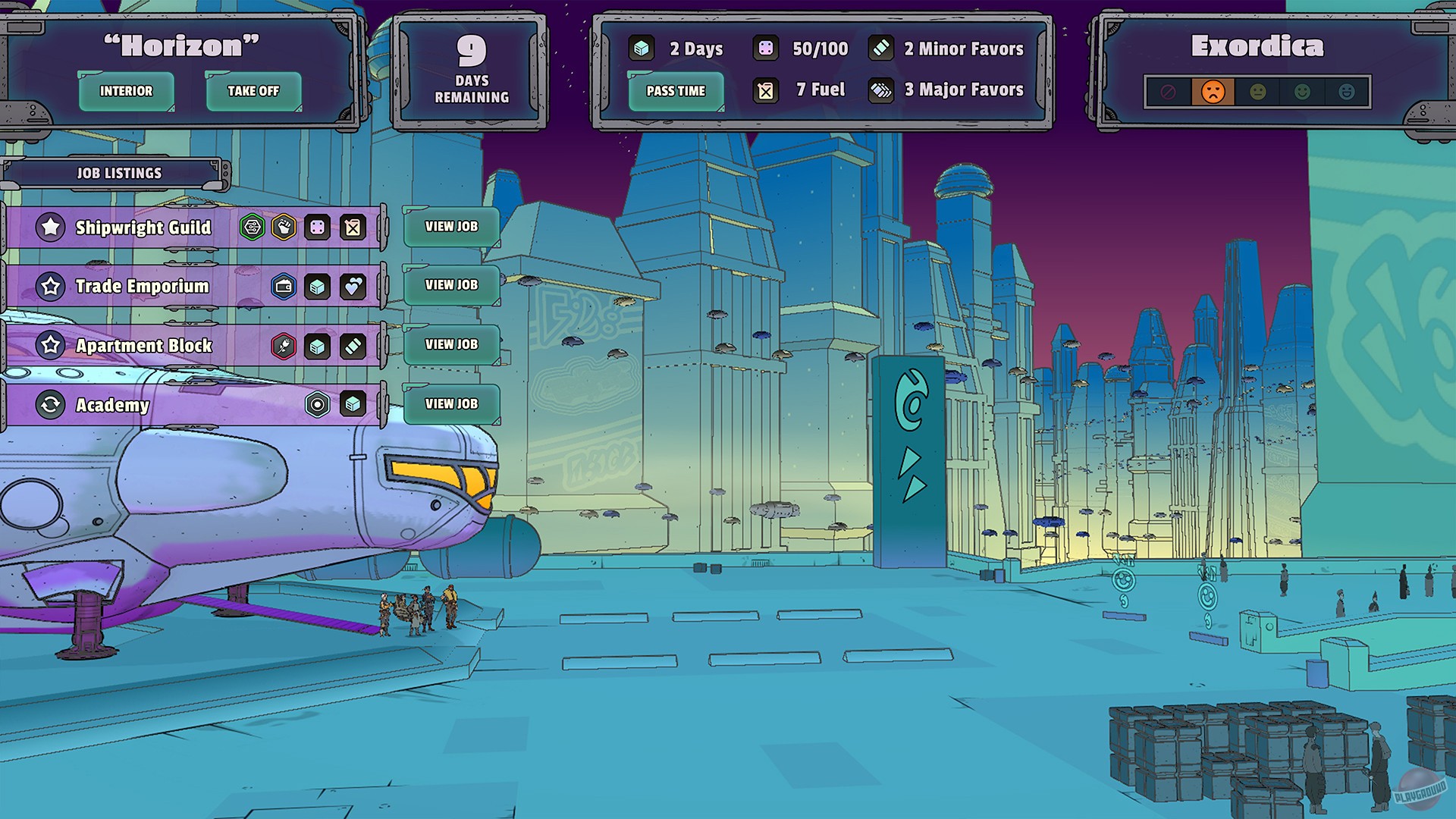
Task: Click the minor favor bandage icon on Apartment Block
Action: point(351,345)
